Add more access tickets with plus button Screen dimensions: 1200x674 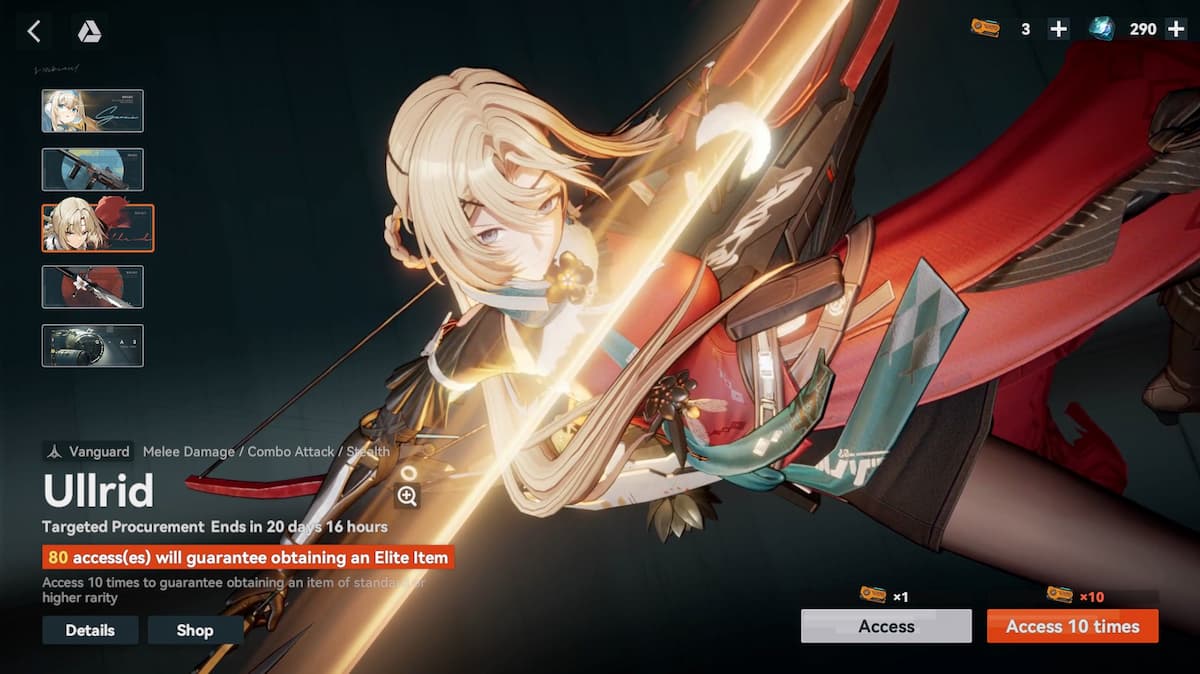(x=1058, y=29)
